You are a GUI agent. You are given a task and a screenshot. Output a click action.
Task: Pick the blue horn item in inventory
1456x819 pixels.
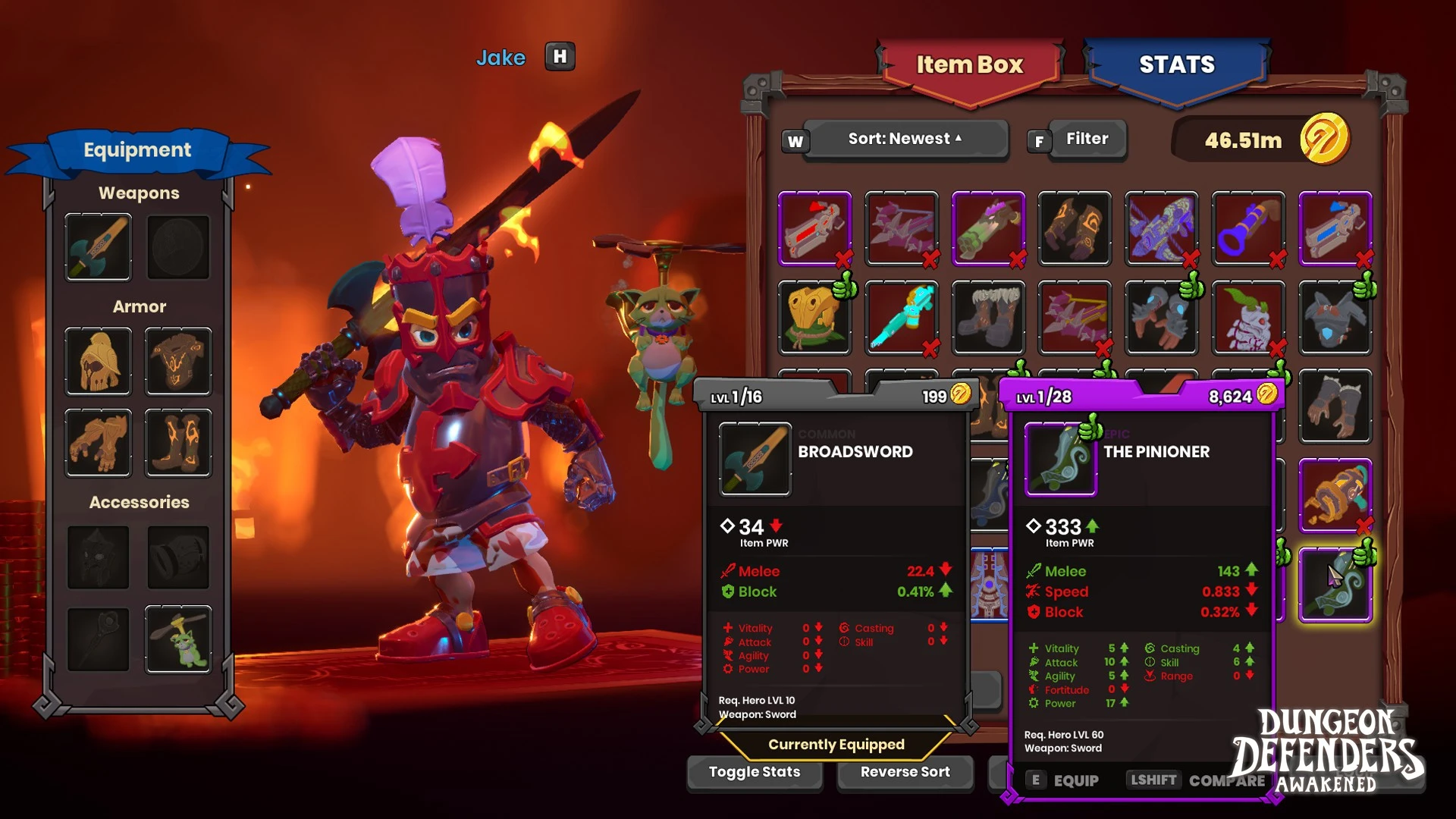[x=1247, y=228]
